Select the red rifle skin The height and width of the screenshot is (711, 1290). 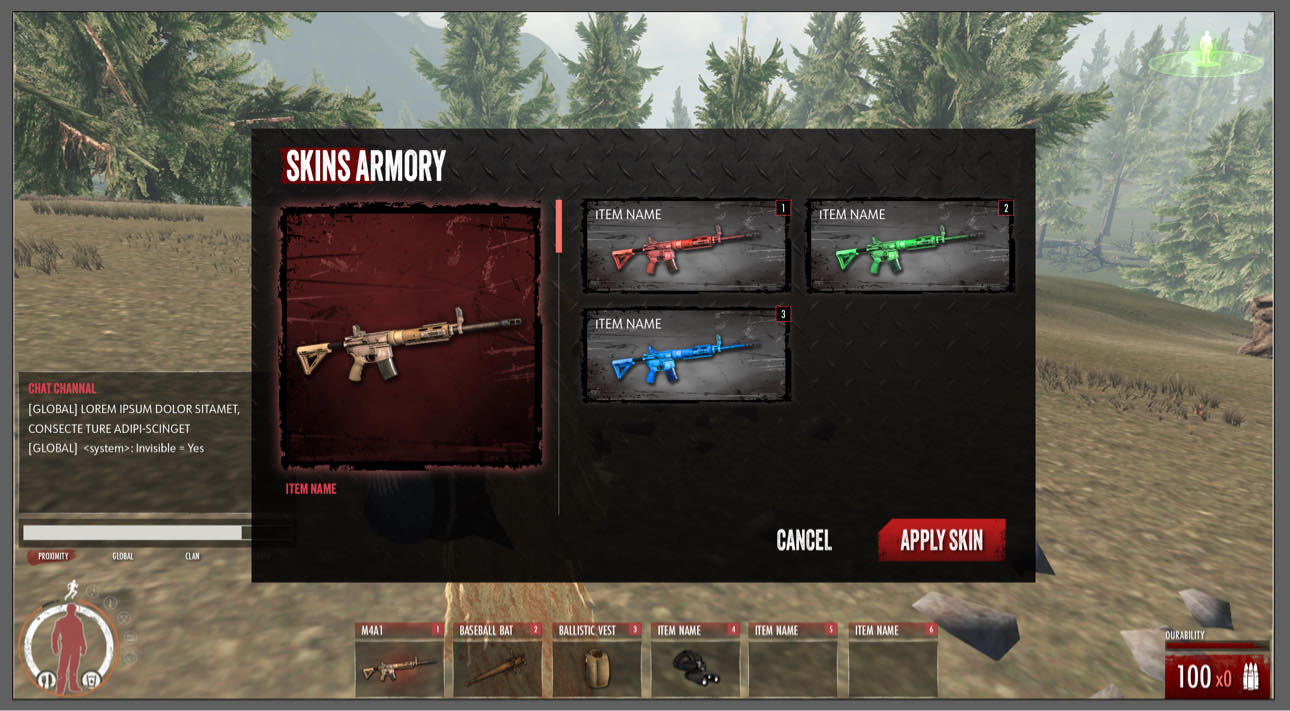point(686,246)
